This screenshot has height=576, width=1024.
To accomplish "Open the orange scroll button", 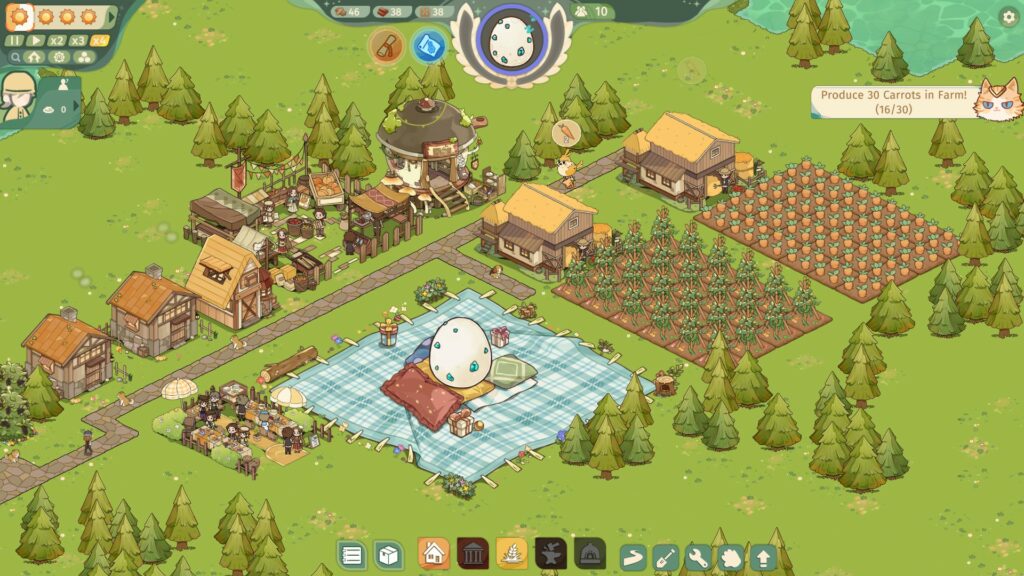I will click(387, 45).
